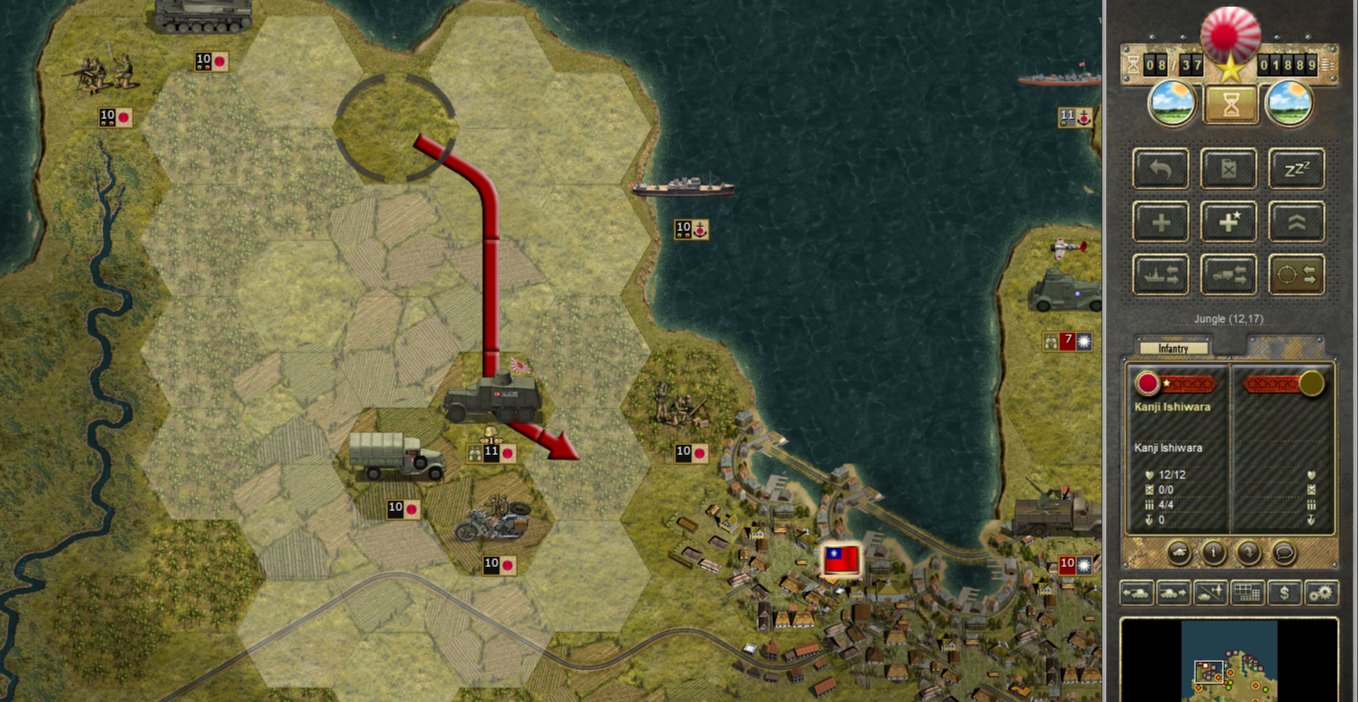
Task: Select the next unit tank arrow
Action: [1173, 593]
